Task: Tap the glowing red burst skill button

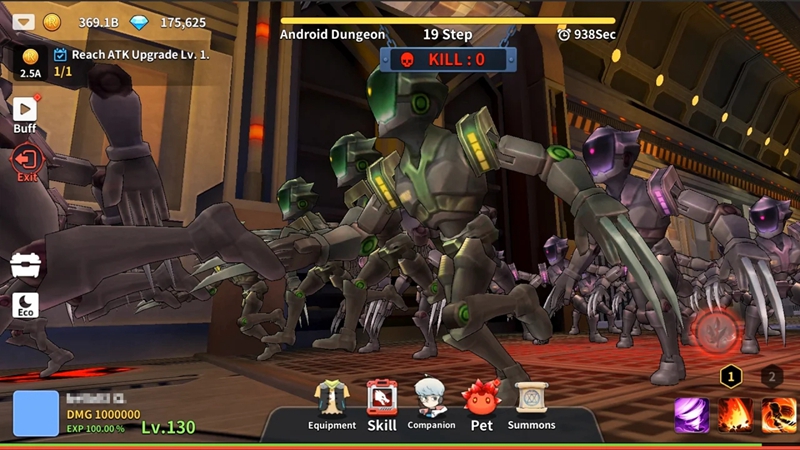Action: [x=716, y=333]
